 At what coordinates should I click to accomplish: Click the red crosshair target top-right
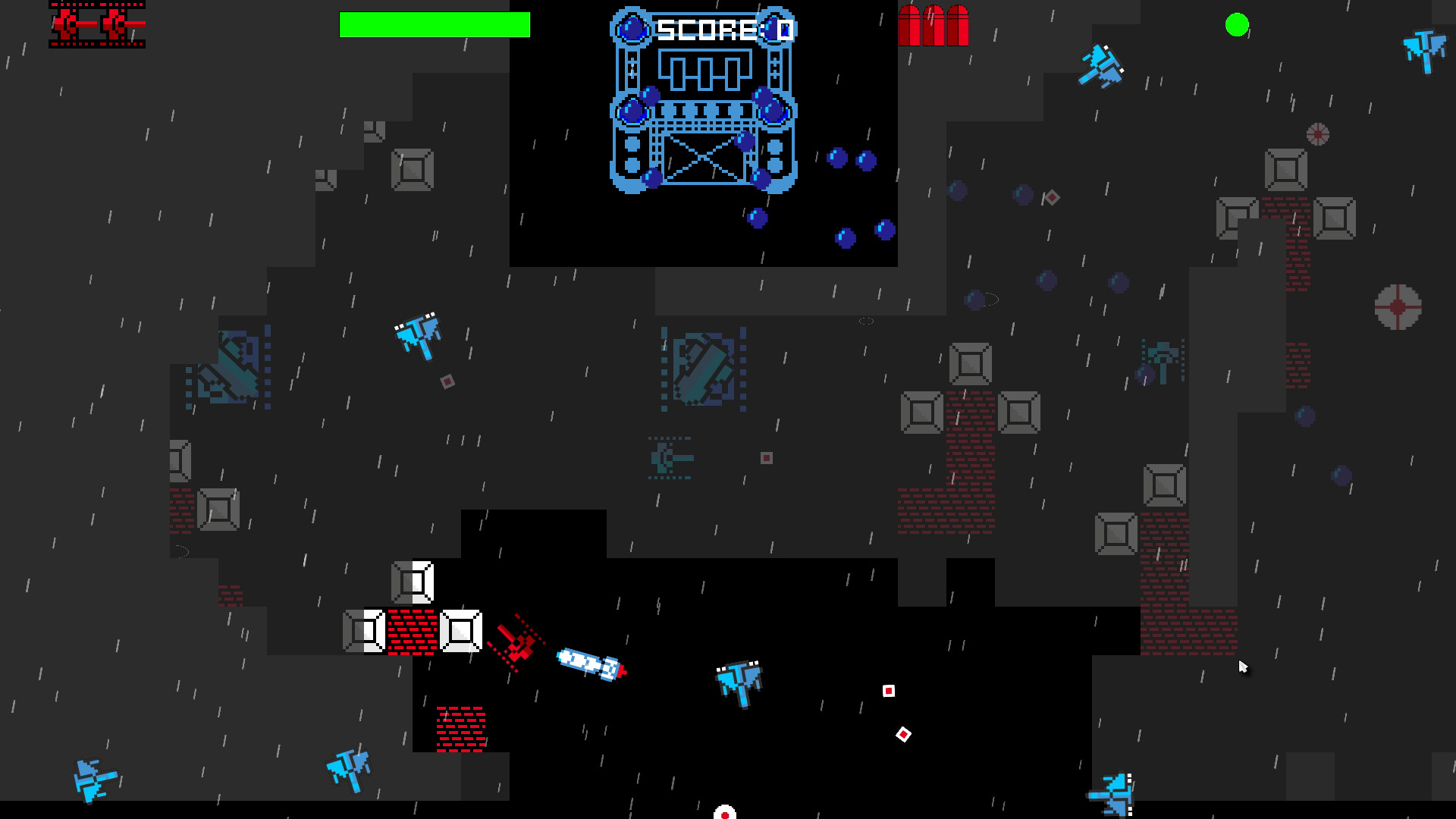tap(1317, 135)
